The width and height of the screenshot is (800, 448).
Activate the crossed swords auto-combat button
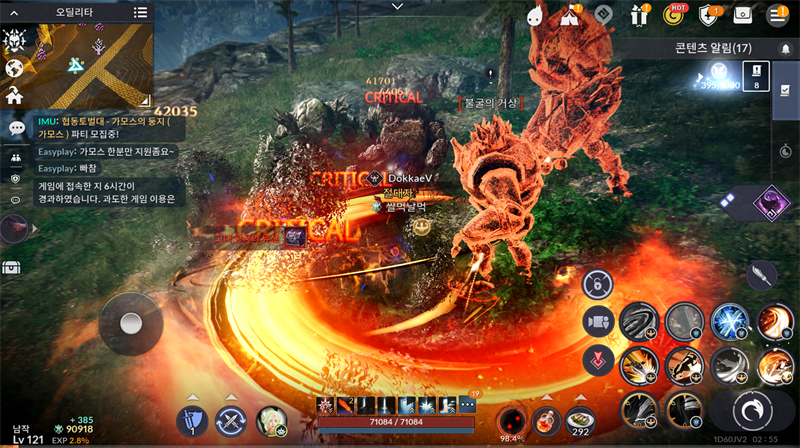[x=232, y=421]
